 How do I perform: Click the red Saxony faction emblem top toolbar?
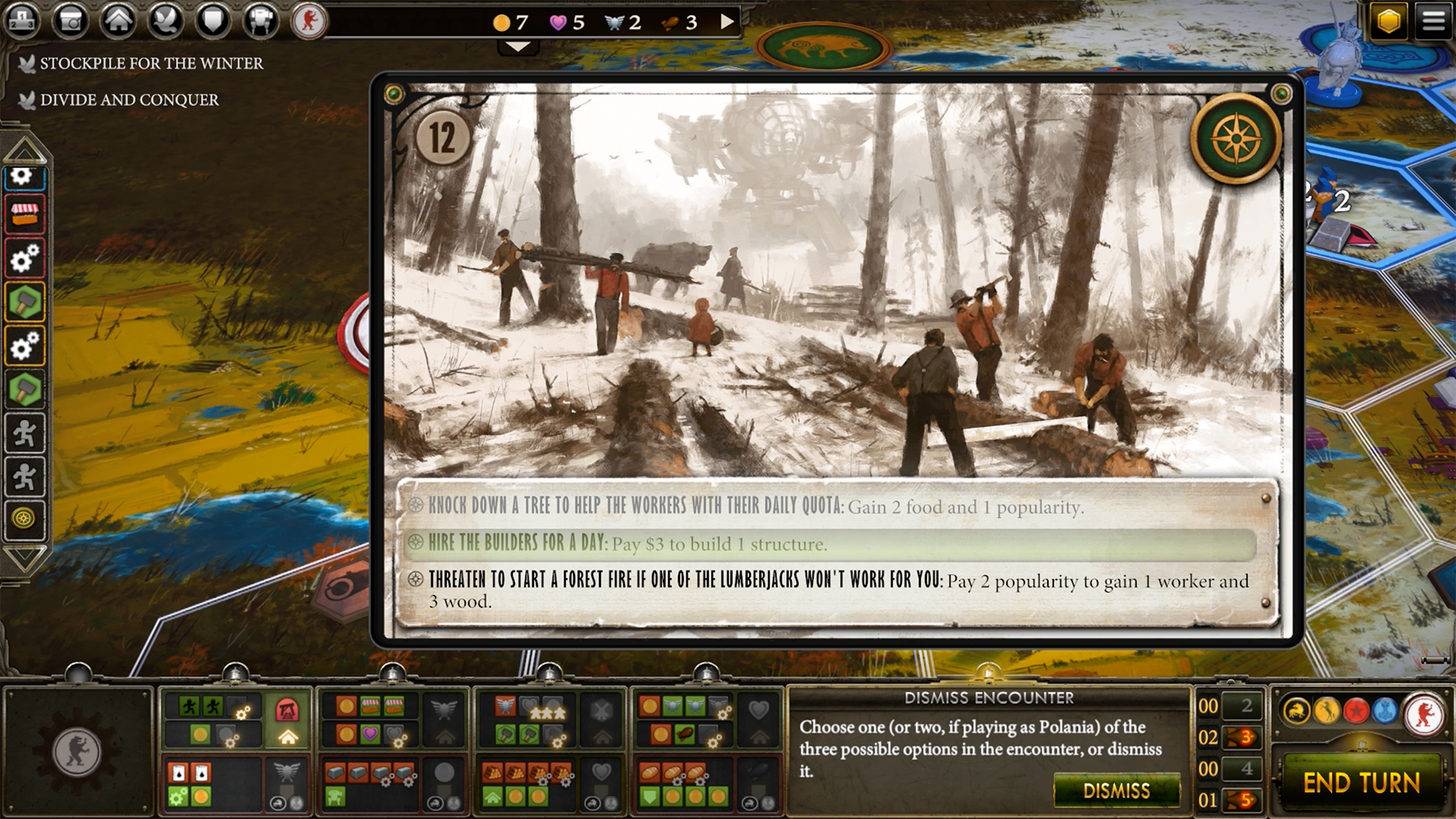[310, 20]
